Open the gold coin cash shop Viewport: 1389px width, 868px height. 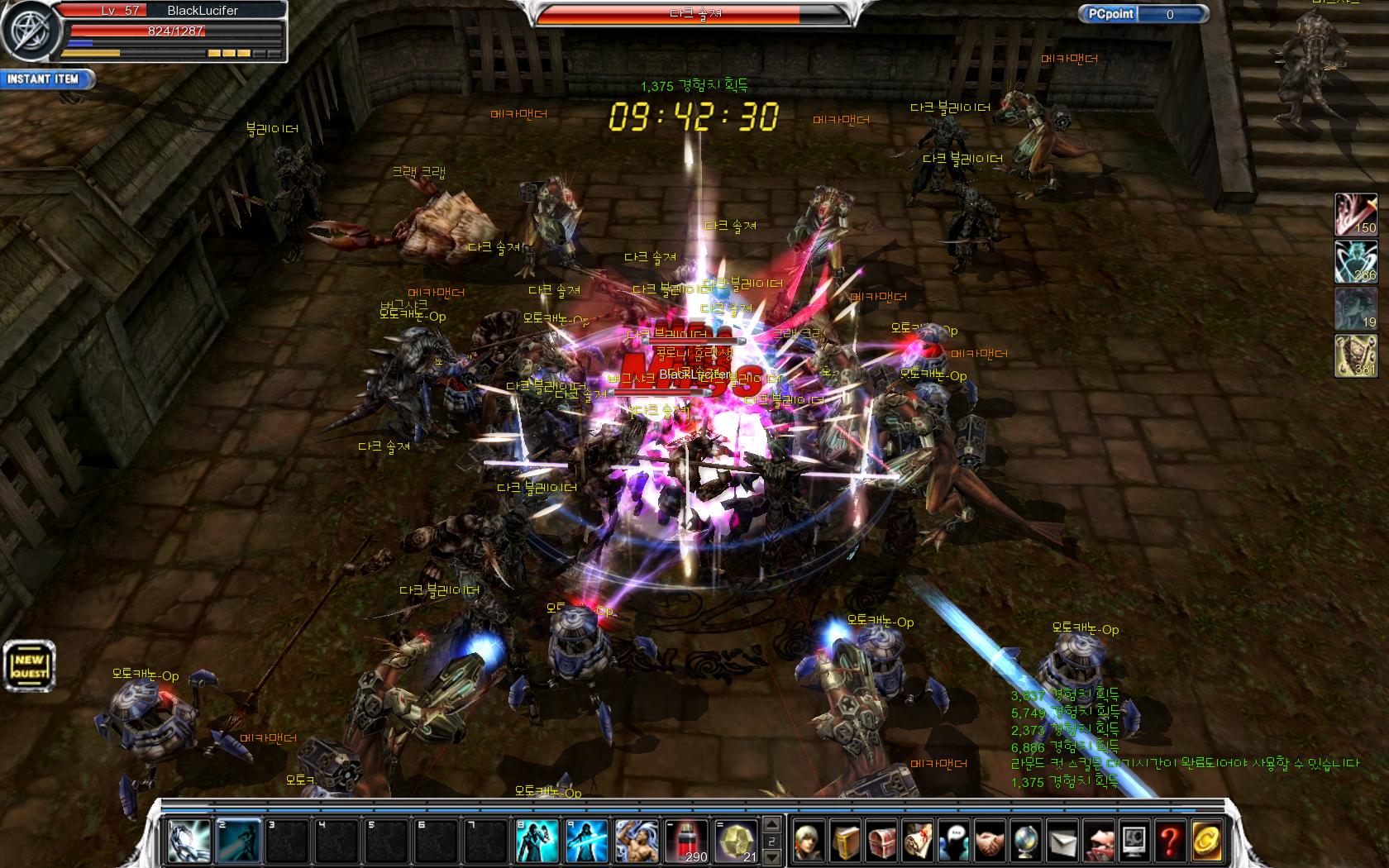pyautogui.click(x=1206, y=842)
